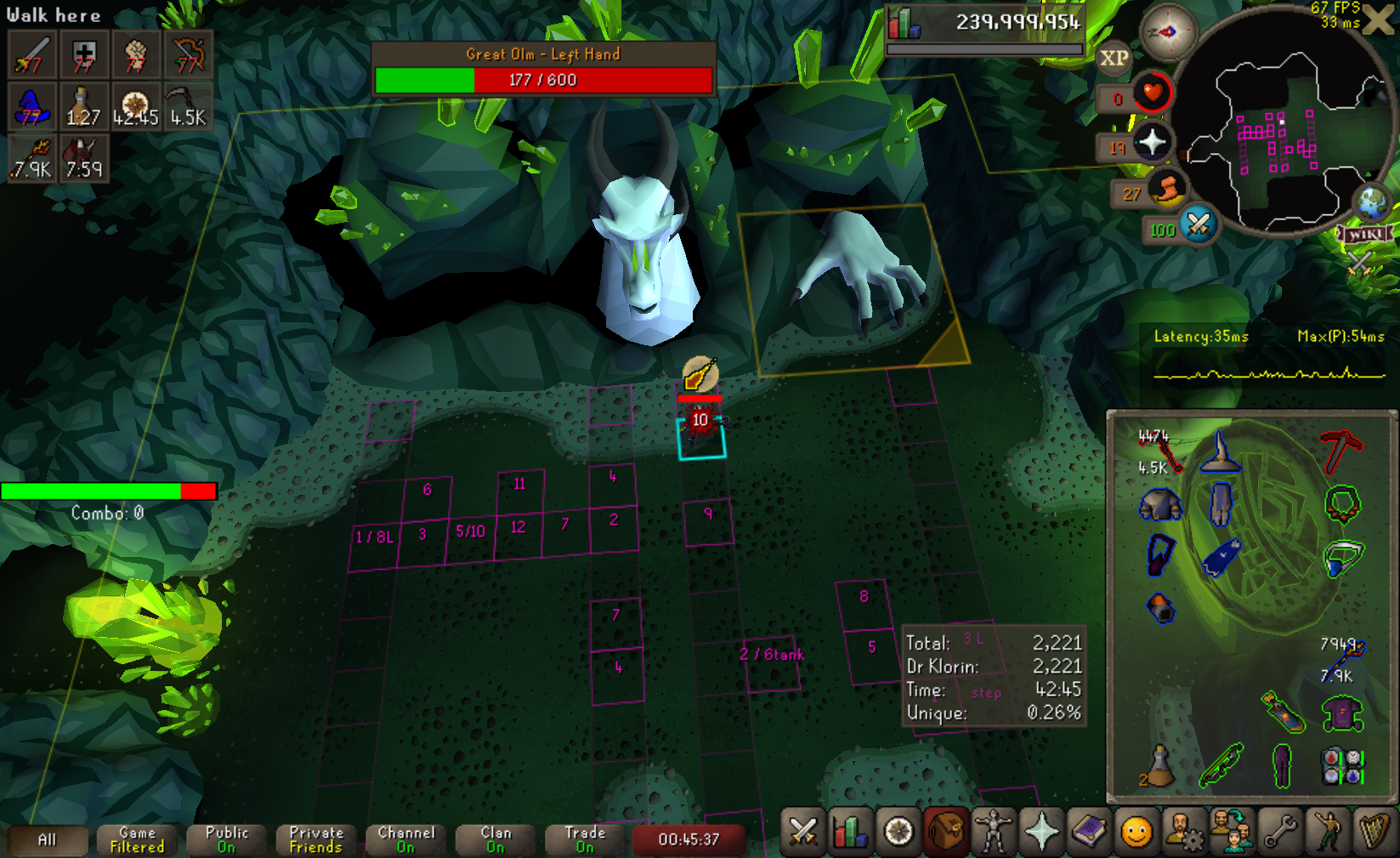Switch to the Skills tab
The image size is (1400, 858).
(x=850, y=832)
